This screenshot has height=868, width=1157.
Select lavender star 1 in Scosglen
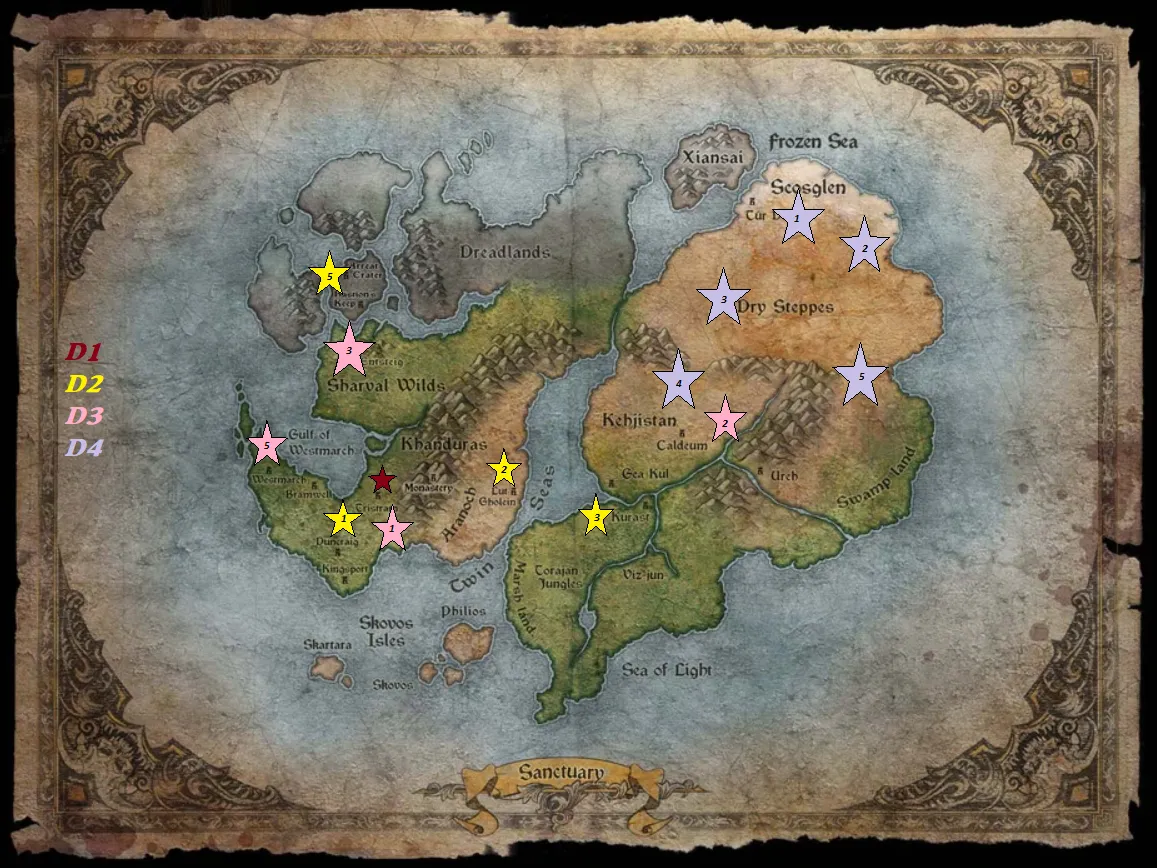point(797,218)
